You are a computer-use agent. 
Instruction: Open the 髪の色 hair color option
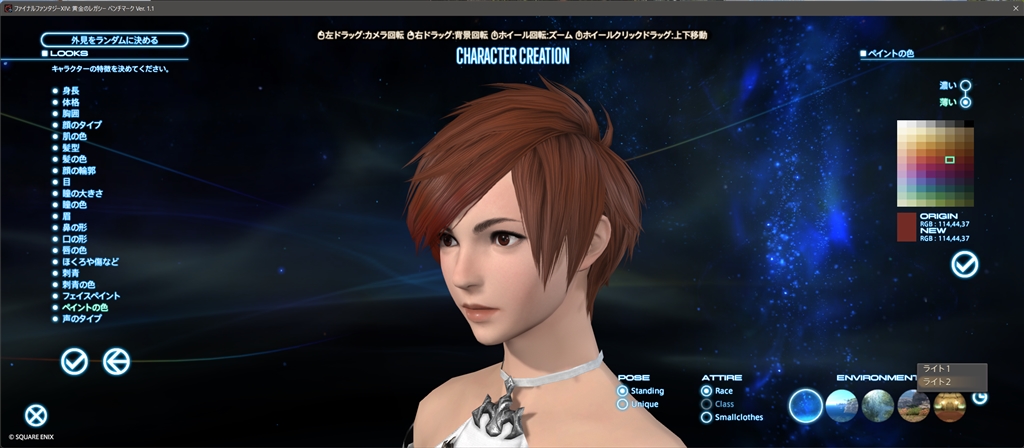(74, 159)
